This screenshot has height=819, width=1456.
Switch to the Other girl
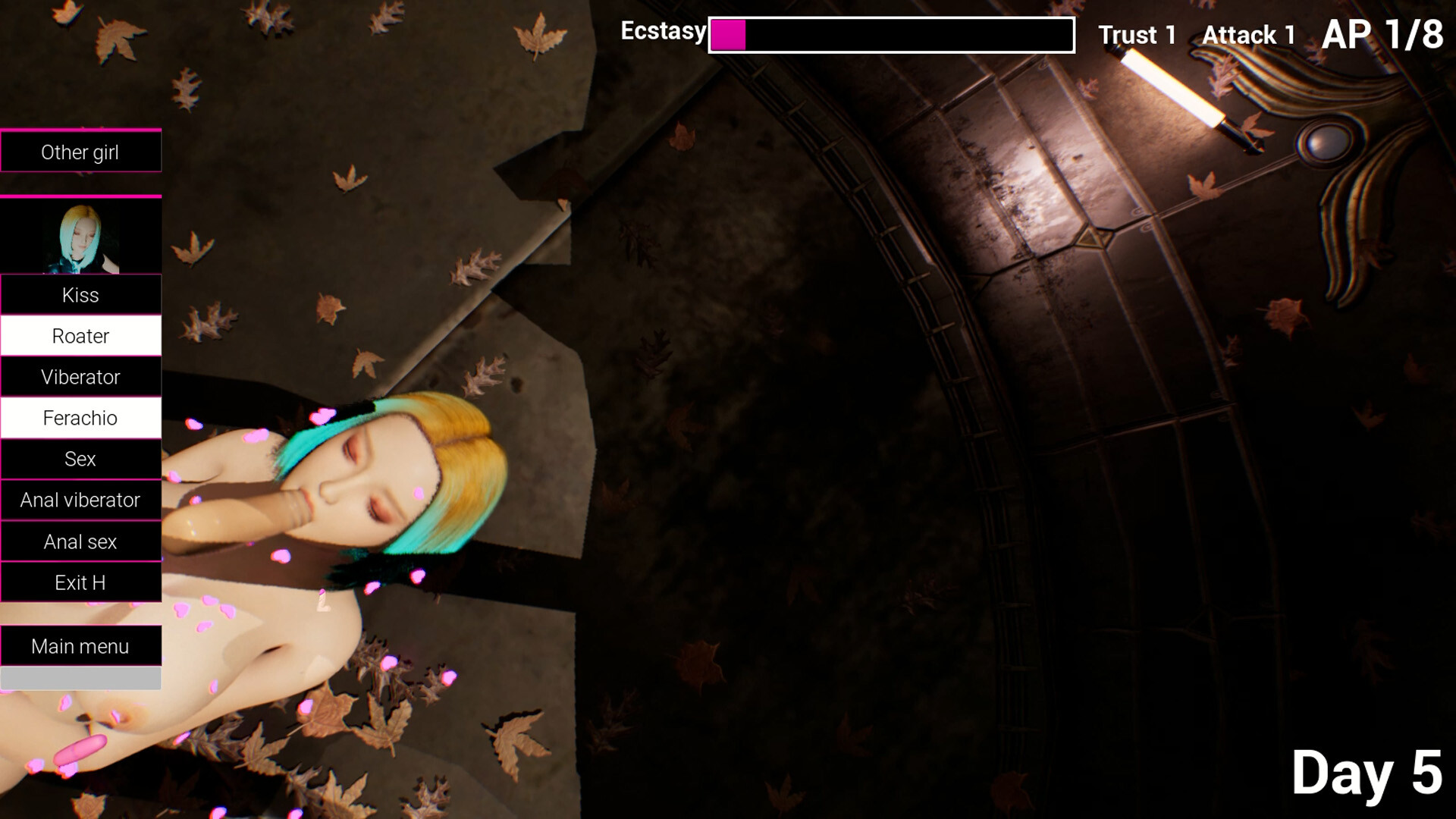pyautogui.click(x=80, y=152)
